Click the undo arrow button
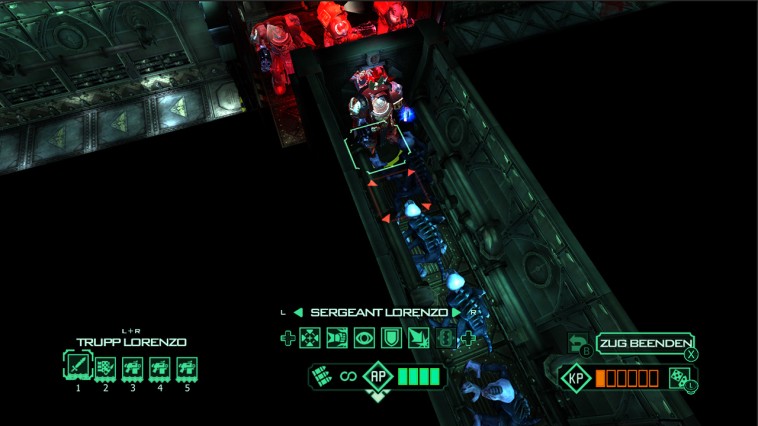The image size is (758, 426). [578, 344]
